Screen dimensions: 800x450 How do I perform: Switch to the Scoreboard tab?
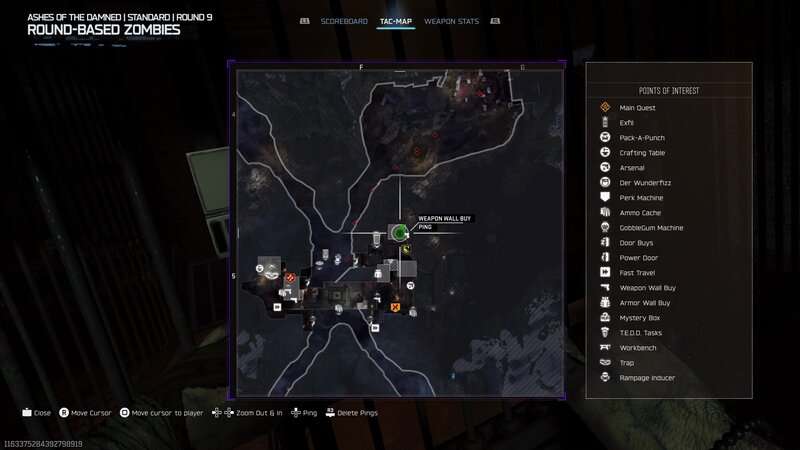(342, 21)
